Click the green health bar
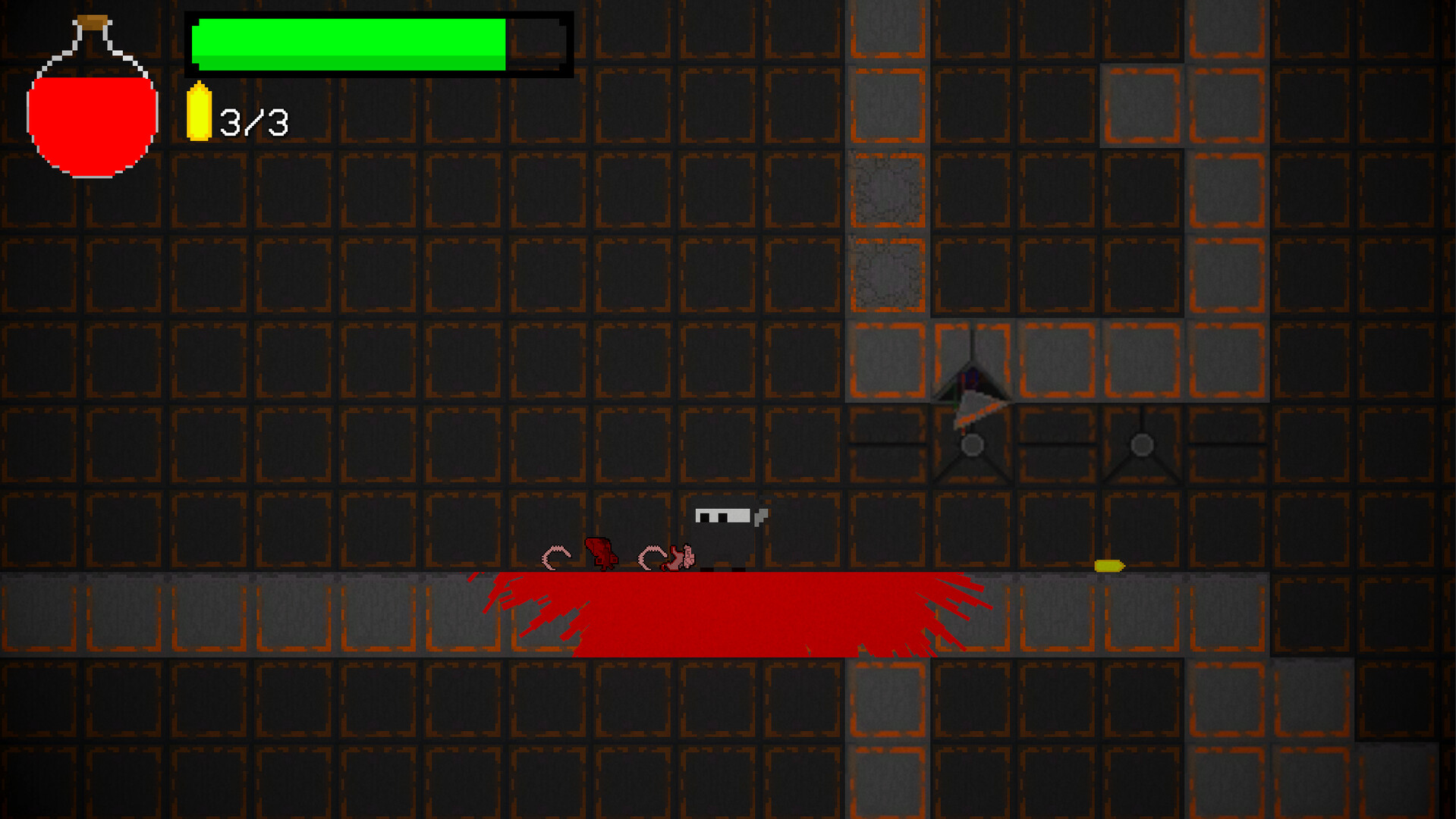Viewport: 1456px width, 819px height. [x=349, y=43]
